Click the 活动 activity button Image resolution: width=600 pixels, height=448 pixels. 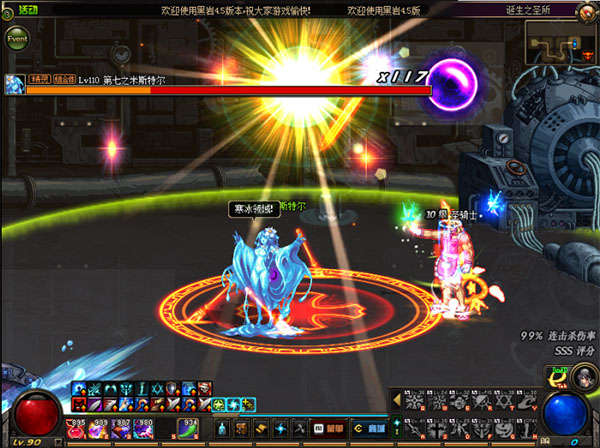tap(27, 9)
